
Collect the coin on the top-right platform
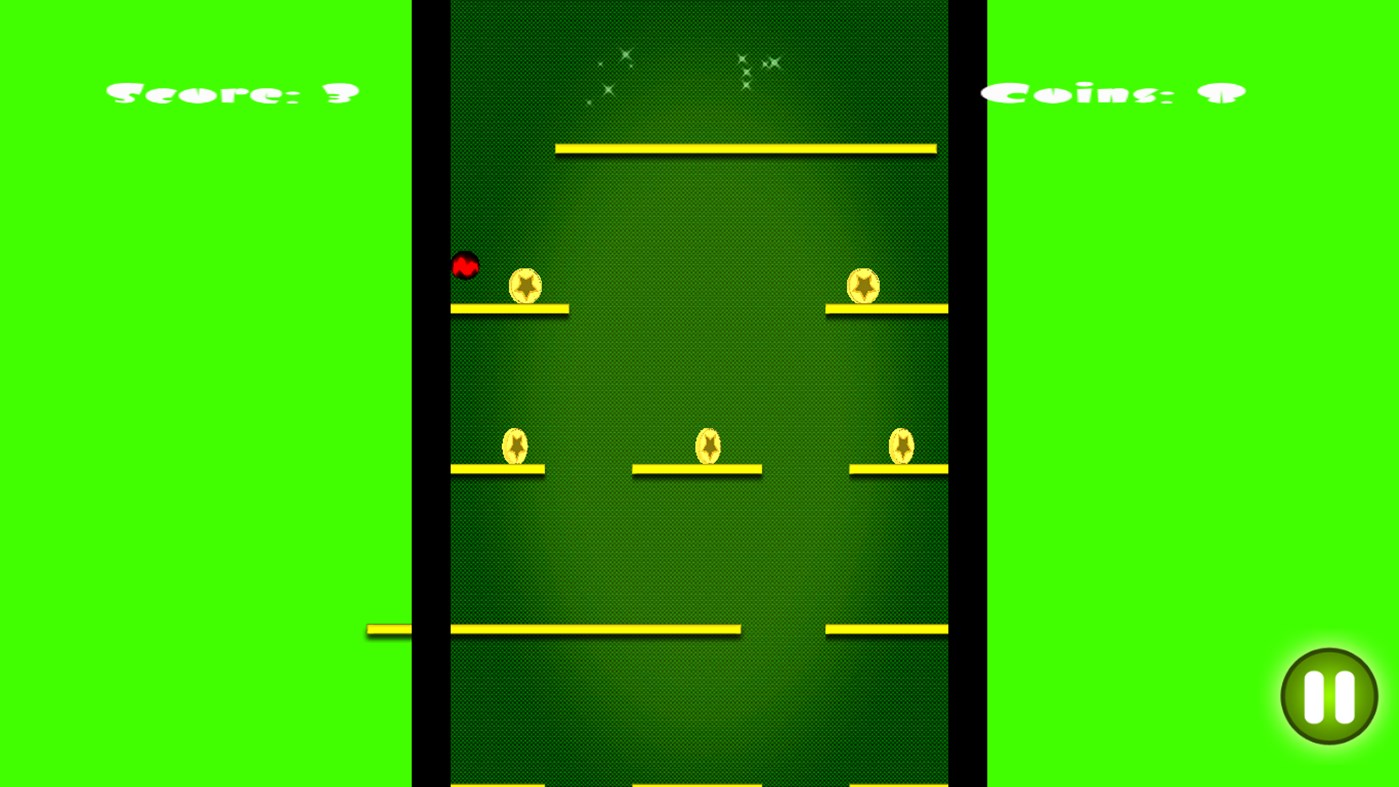863,287
